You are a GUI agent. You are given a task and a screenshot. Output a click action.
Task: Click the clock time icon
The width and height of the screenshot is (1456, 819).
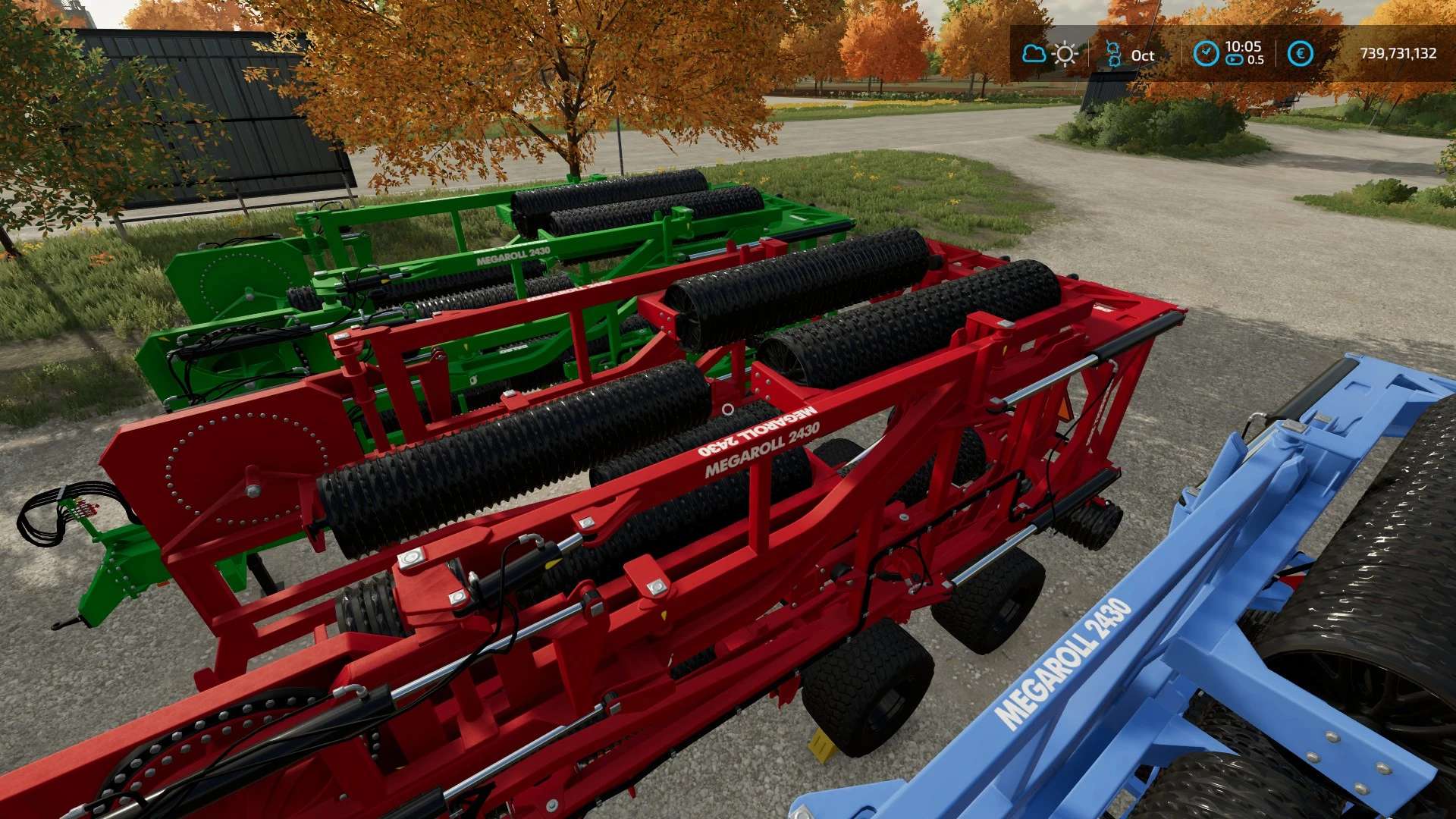pos(1206,53)
